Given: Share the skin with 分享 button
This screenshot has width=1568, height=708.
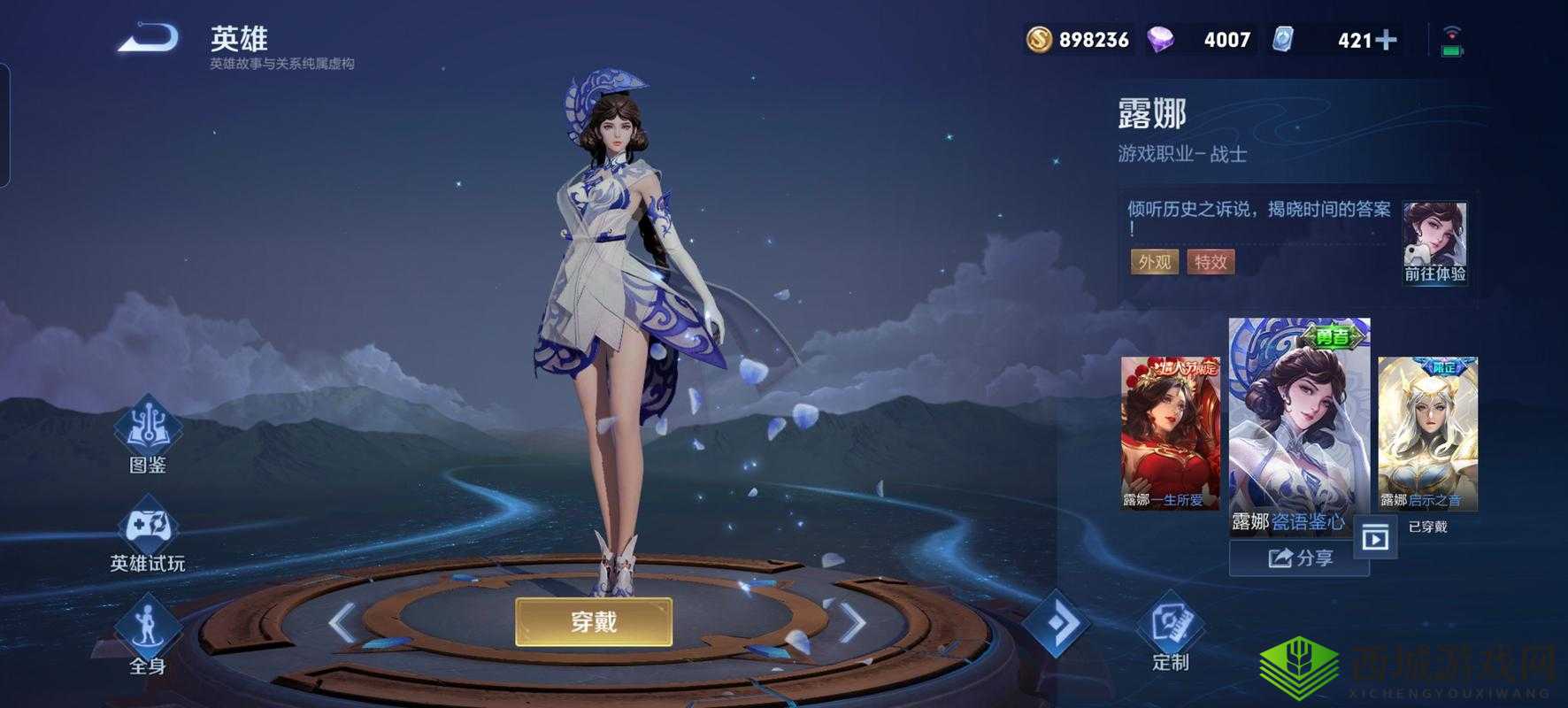Looking at the screenshot, I should click(1299, 558).
